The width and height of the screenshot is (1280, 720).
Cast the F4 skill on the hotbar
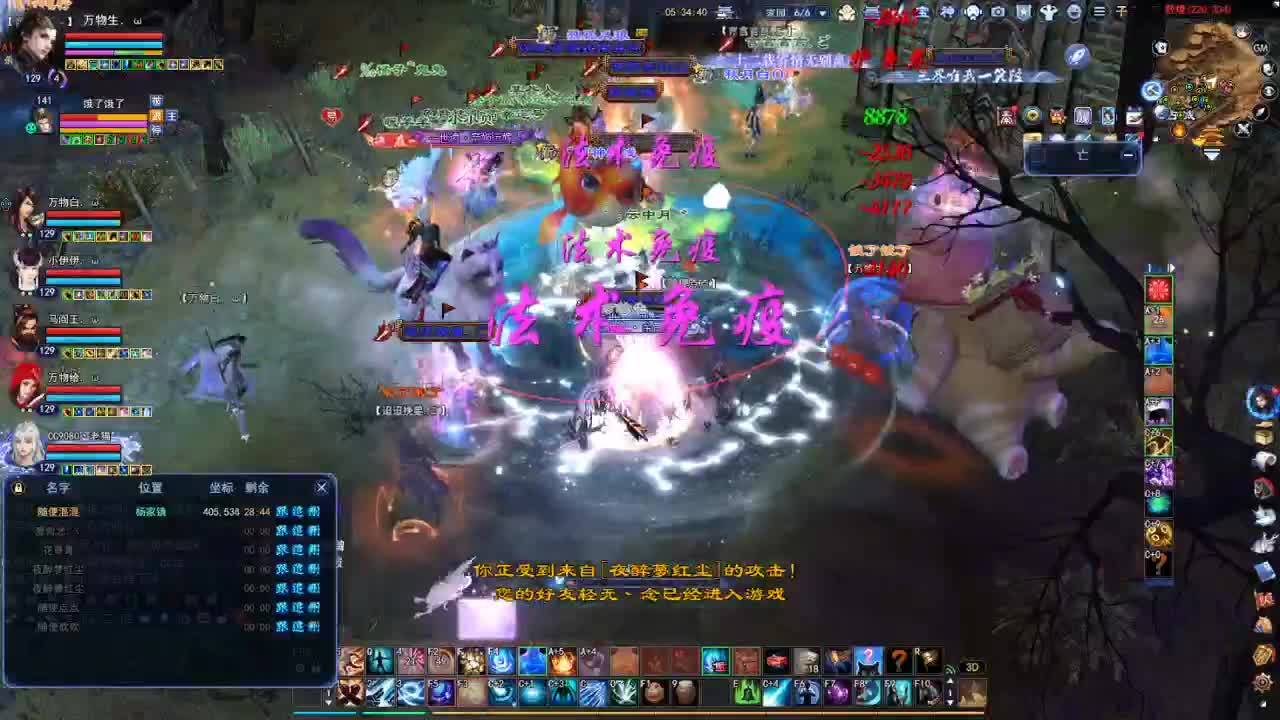pyautogui.click(x=500, y=661)
